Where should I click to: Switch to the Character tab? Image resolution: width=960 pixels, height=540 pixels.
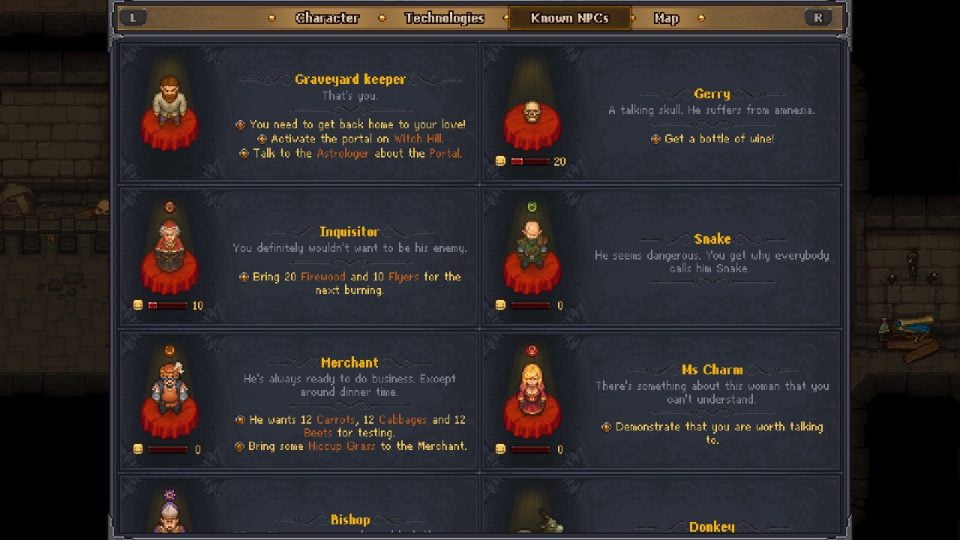pos(327,18)
